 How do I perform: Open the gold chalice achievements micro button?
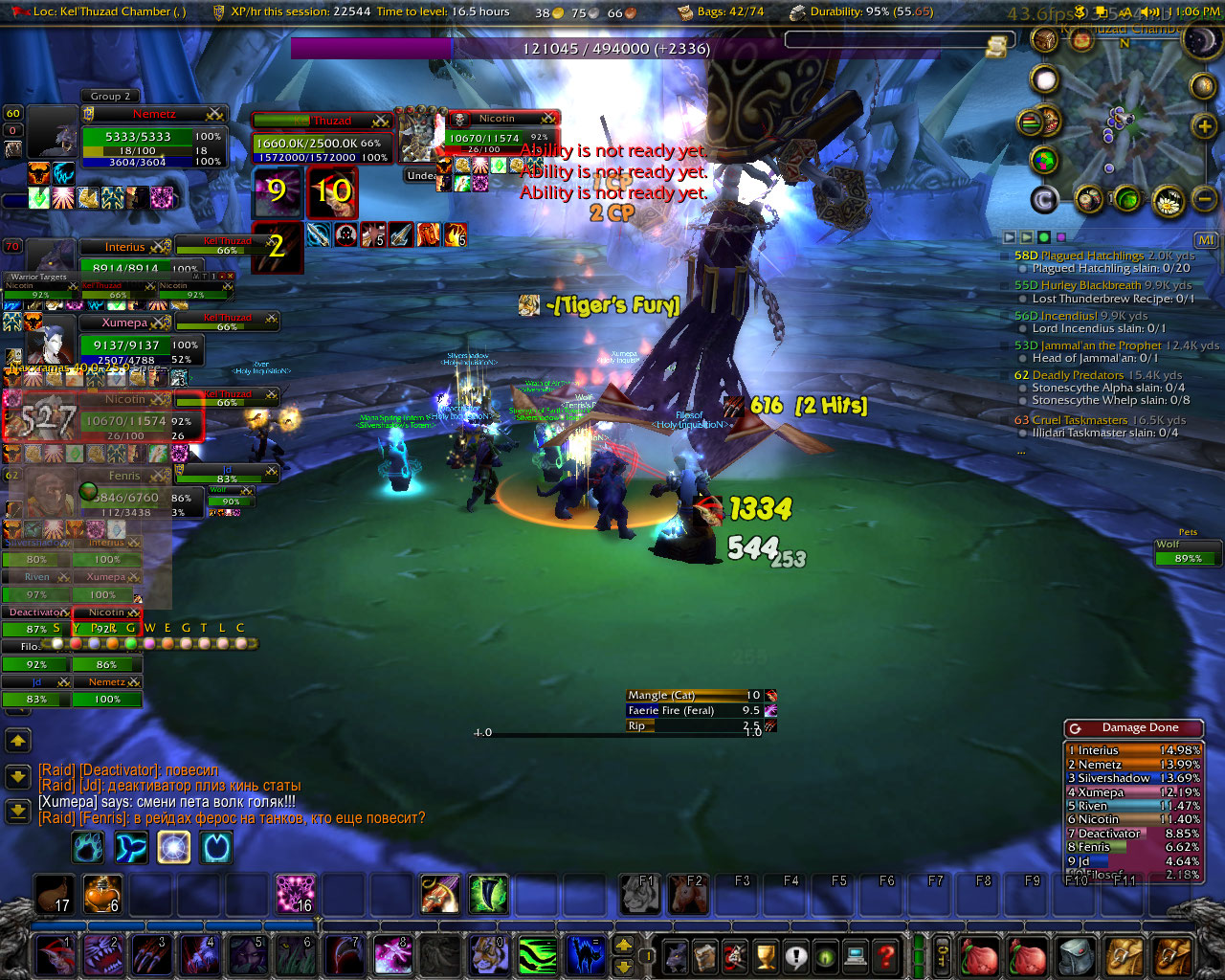765,955
